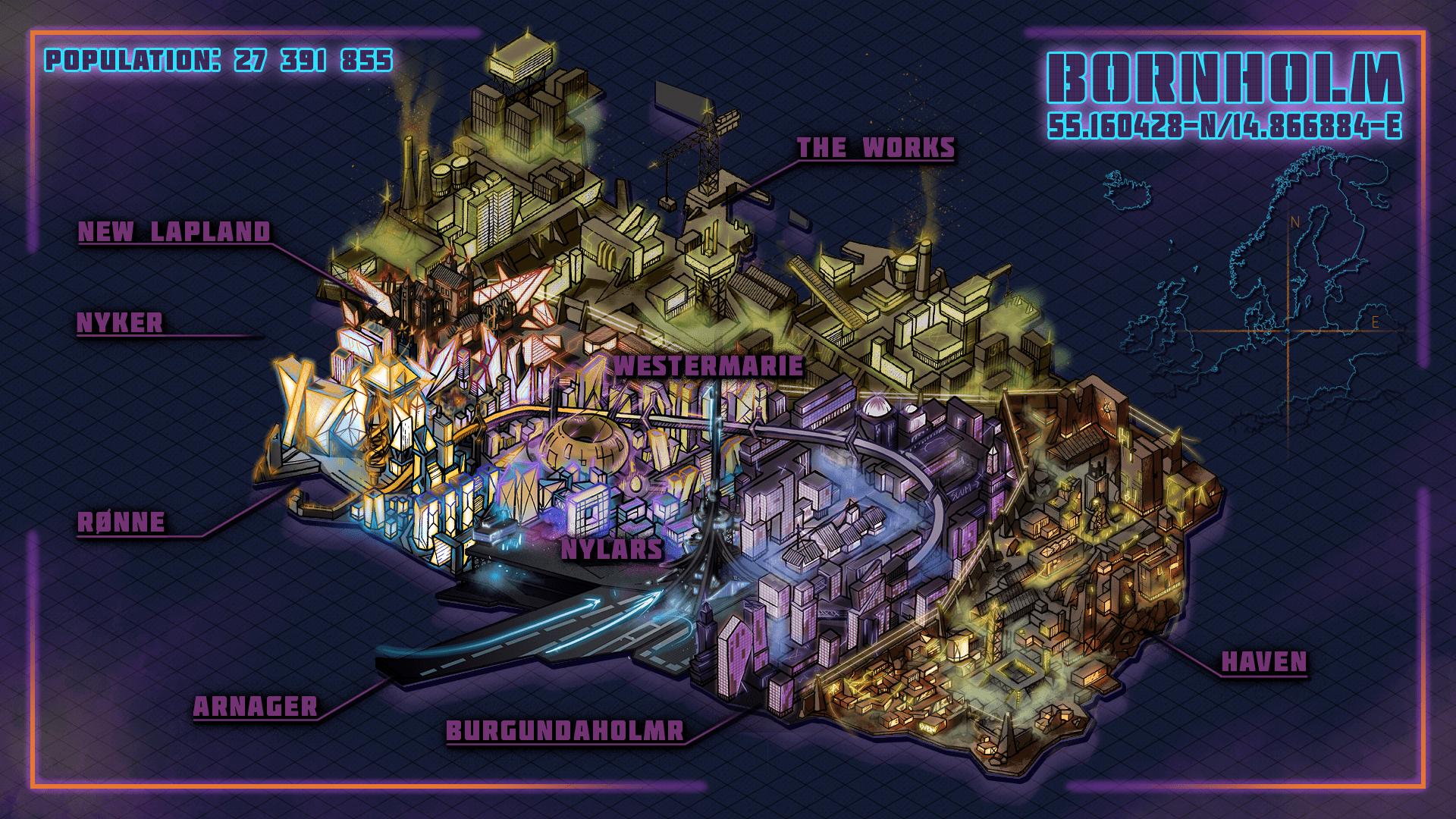The image size is (1456, 819).
Task: Click the Burgundaholmr district label
Action: [565, 731]
